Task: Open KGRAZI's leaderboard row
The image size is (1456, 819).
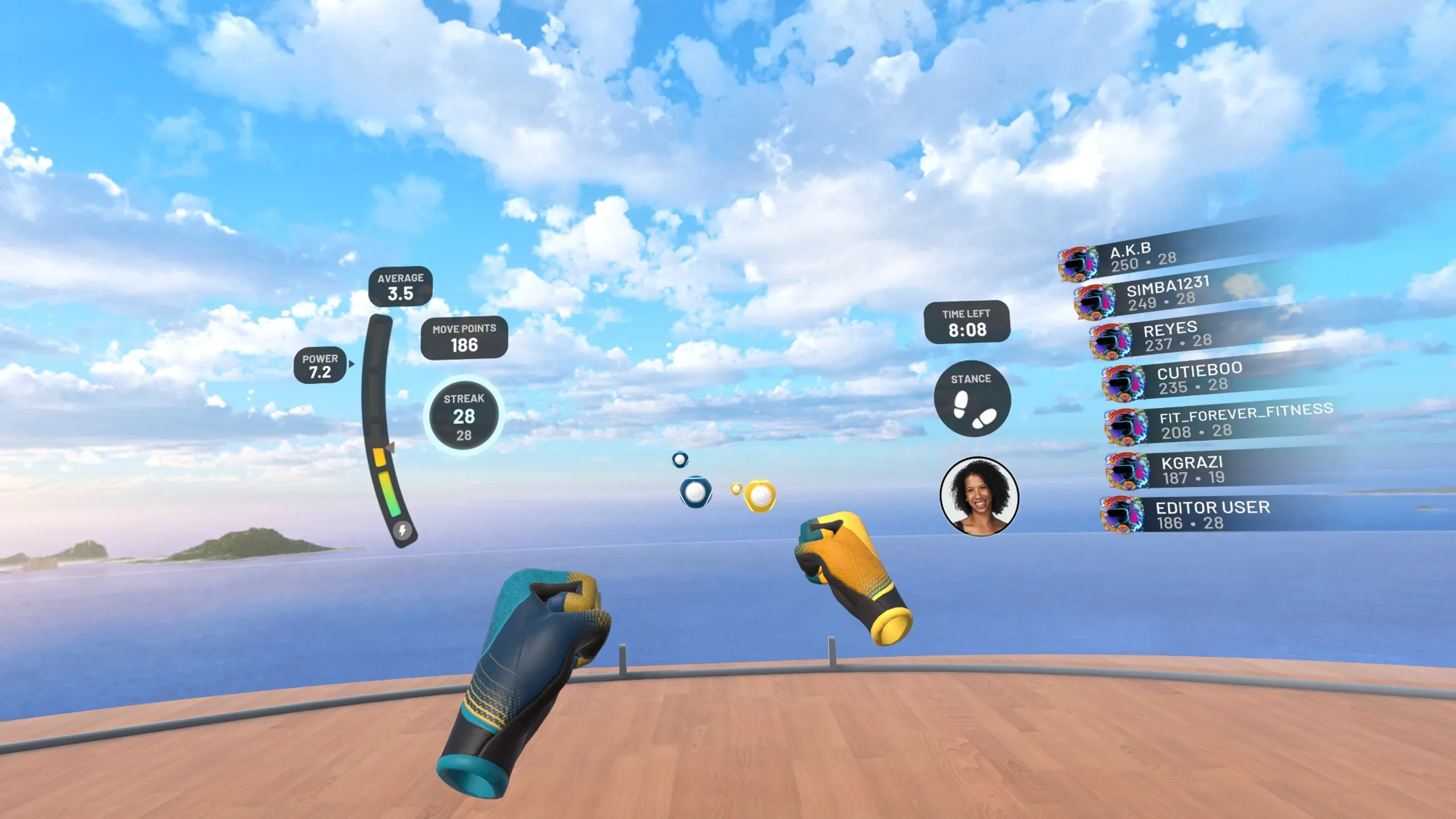Action: pos(1194,470)
